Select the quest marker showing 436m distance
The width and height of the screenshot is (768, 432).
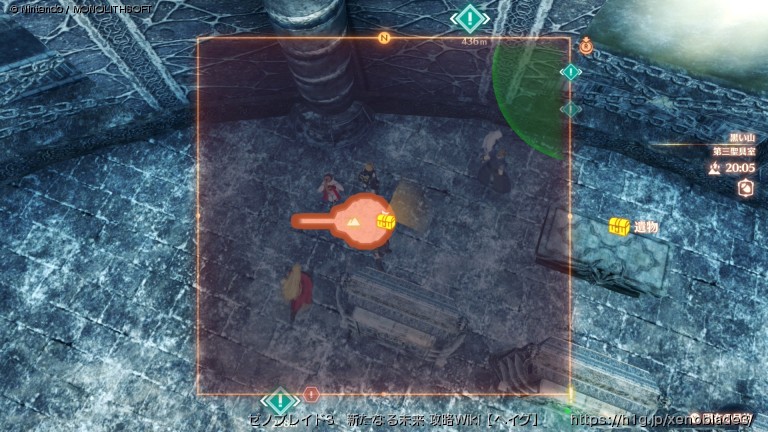tap(469, 19)
